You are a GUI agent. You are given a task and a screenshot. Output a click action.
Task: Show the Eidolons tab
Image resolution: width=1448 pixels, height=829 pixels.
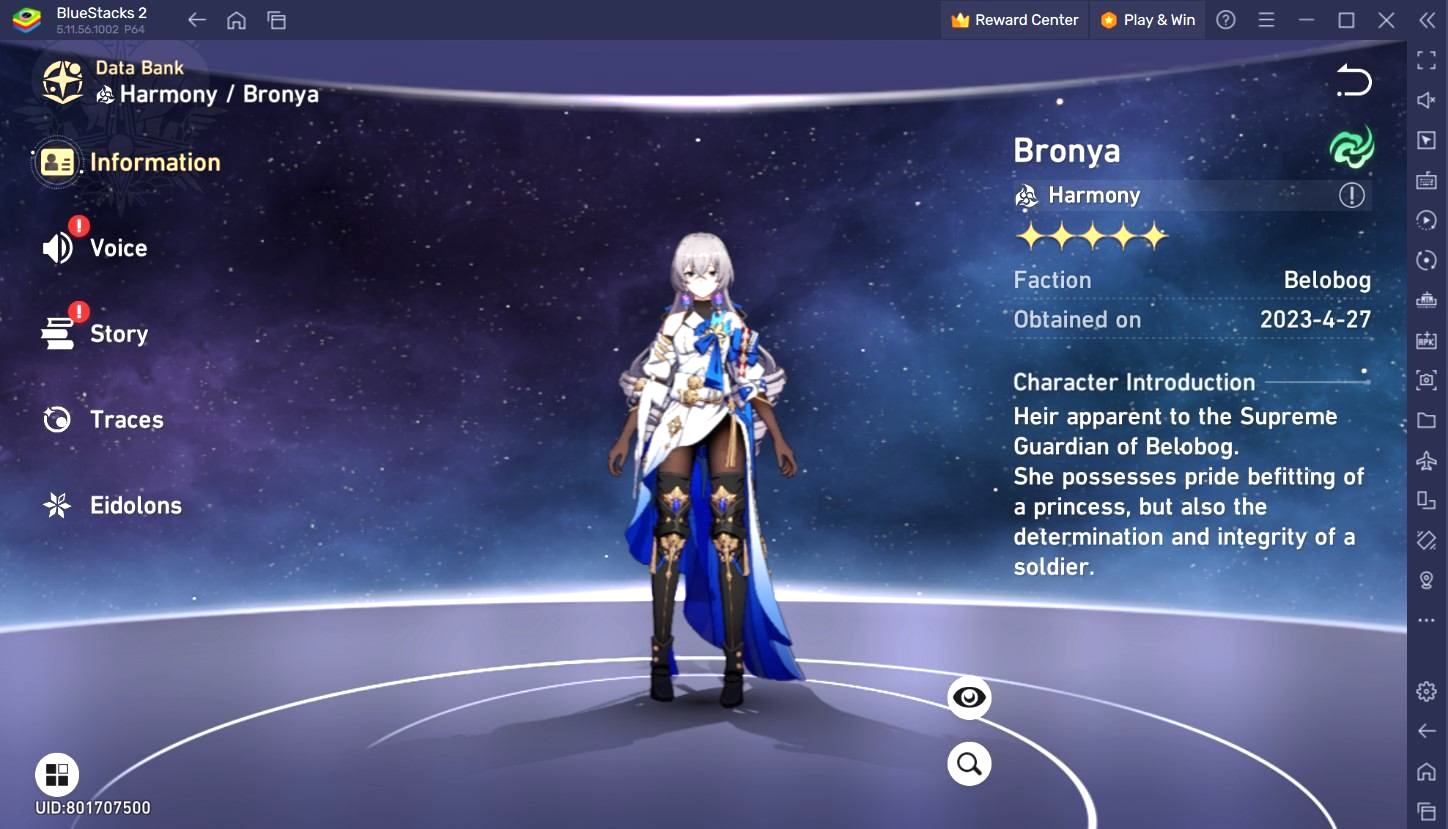click(x=113, y=506)
